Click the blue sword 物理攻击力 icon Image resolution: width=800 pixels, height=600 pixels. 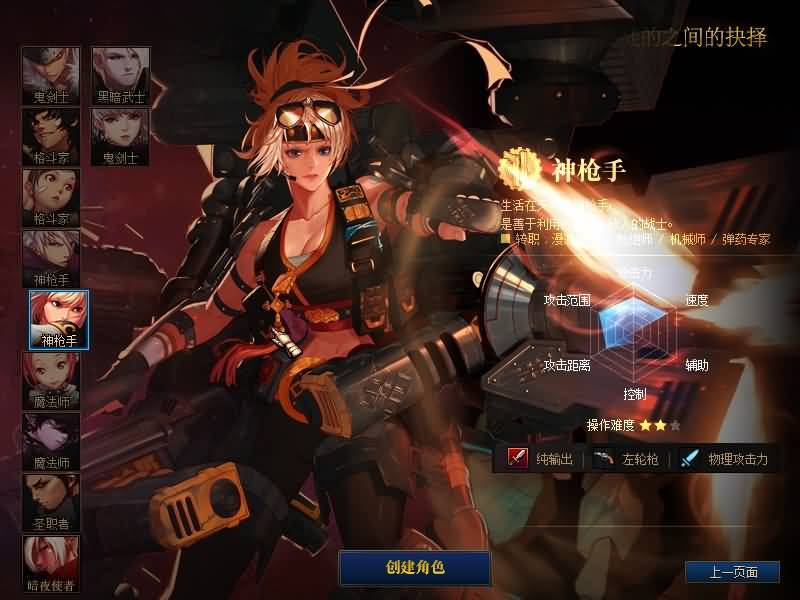(689, 459)
